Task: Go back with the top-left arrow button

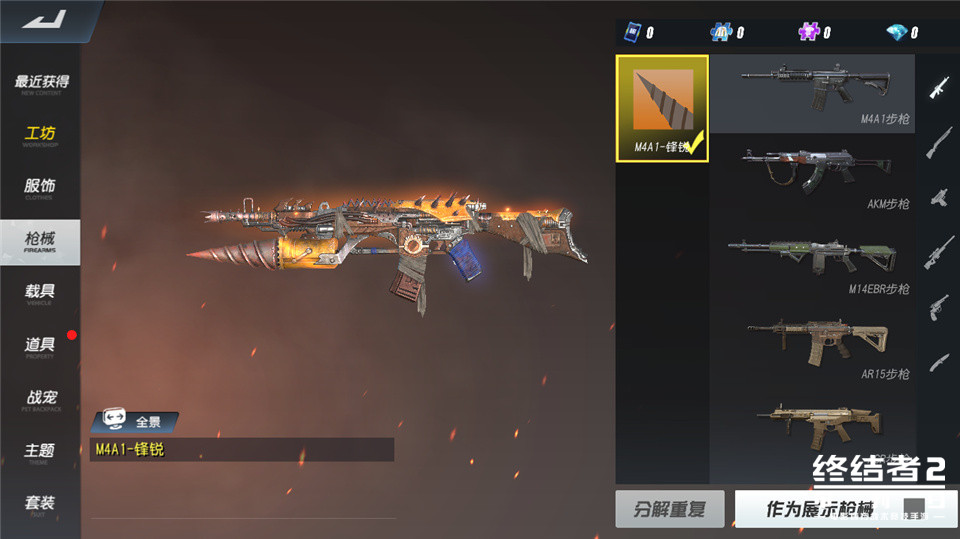Action: pyautogui.click(x=40, y=20)
